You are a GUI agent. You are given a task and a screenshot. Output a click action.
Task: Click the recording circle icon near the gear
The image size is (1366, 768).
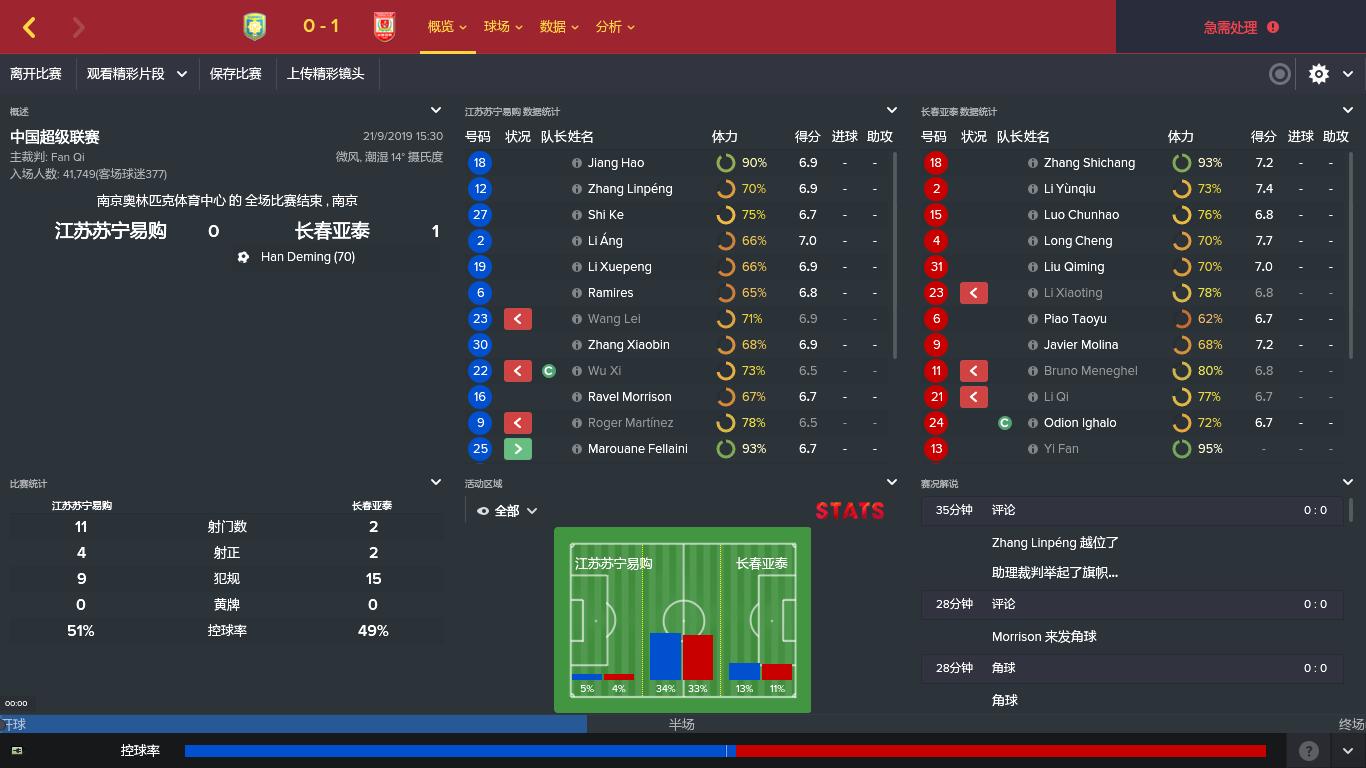pos(1279,74)
